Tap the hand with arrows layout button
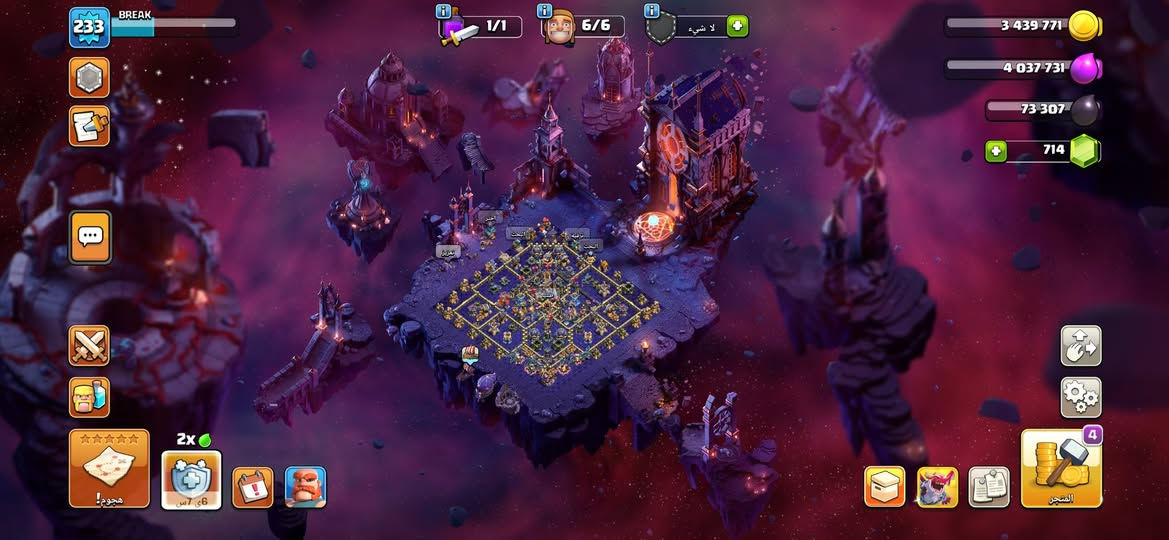 tap(1080, 346)
